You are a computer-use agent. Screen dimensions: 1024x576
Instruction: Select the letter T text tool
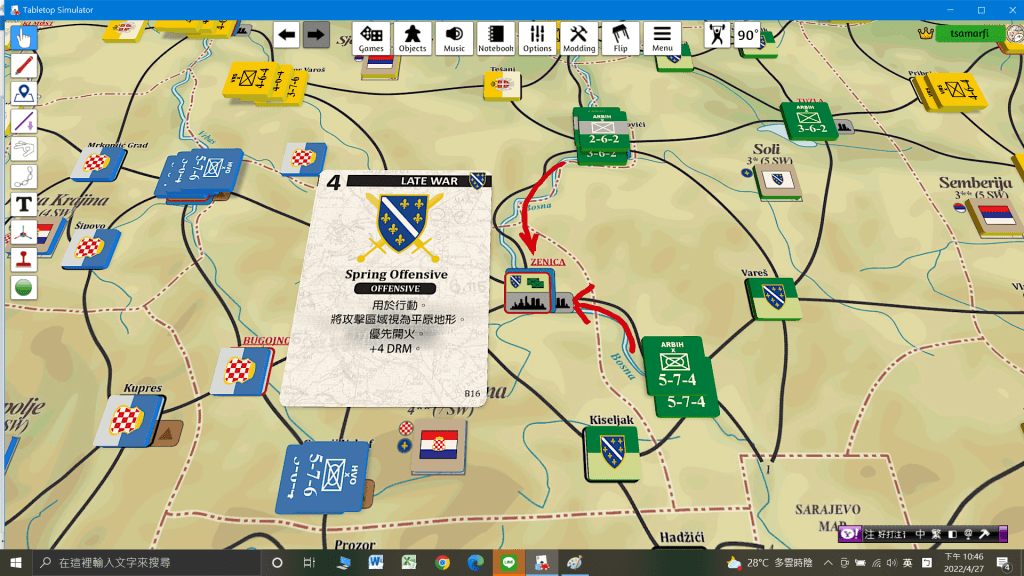click(24, 205)
